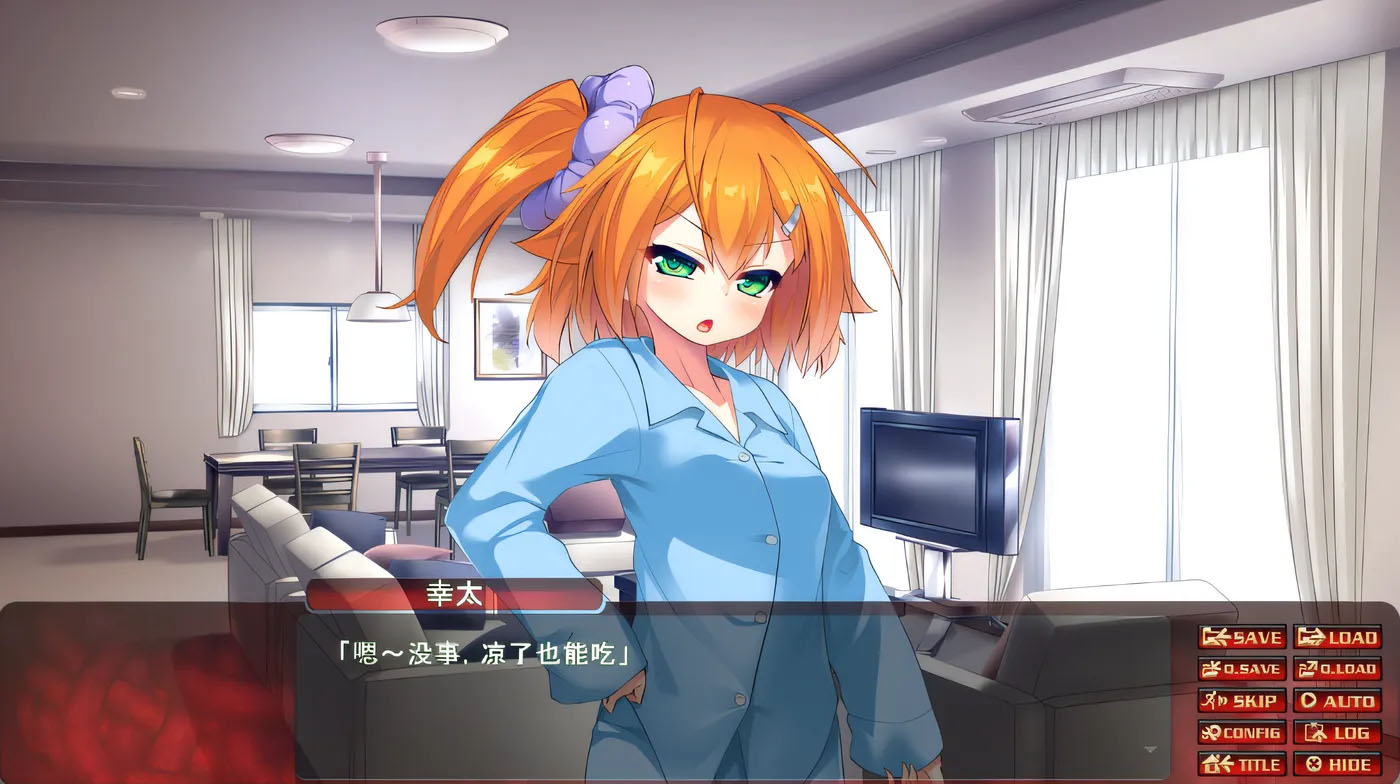Quick load using Q.LOAD
This screenshot has width=1400, height=784.
pos(1337,669)
